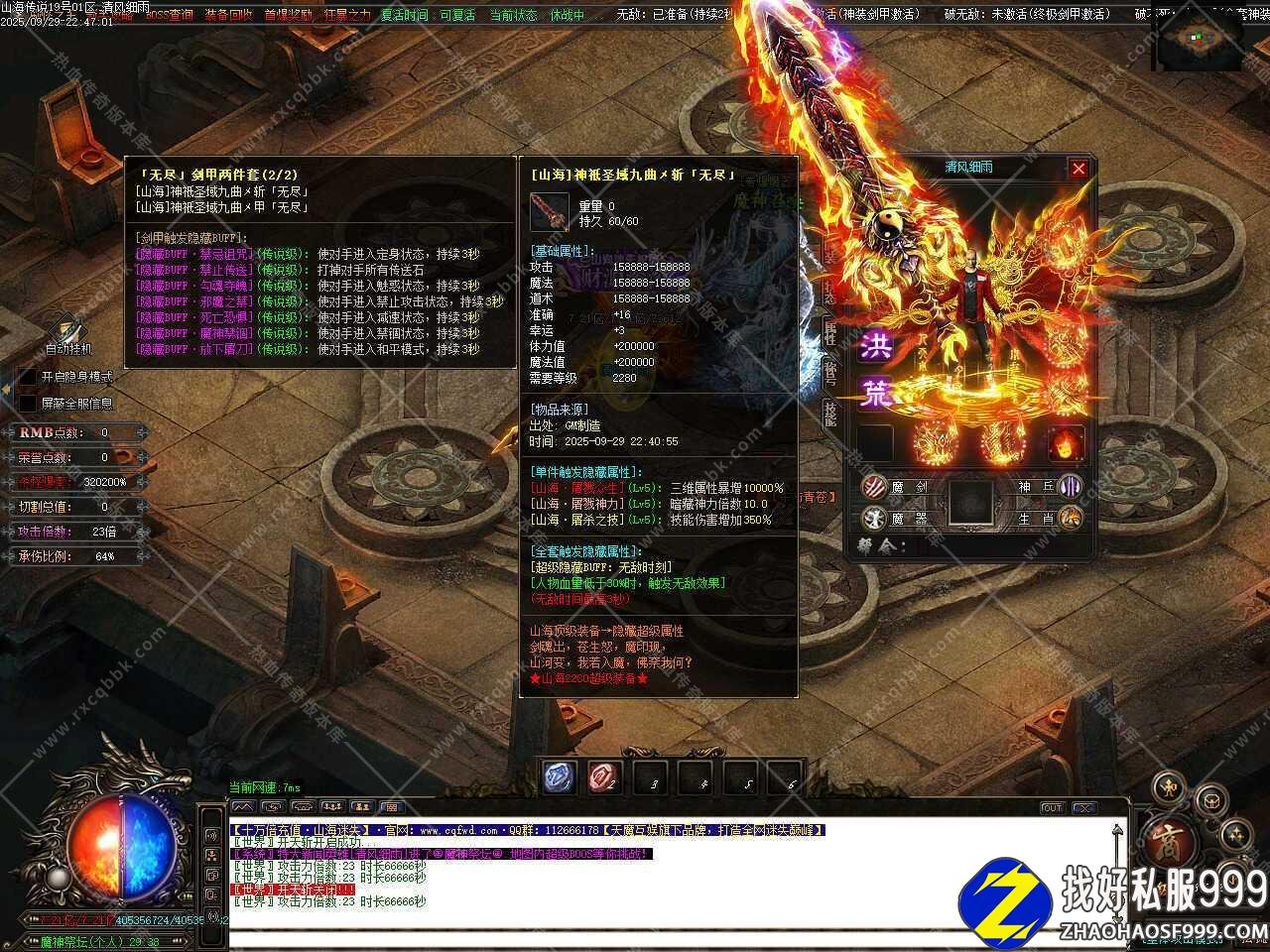Select the flame skull equipment slot
The height and width of the screenshot is (952, 1270).
click(1066, 443)
